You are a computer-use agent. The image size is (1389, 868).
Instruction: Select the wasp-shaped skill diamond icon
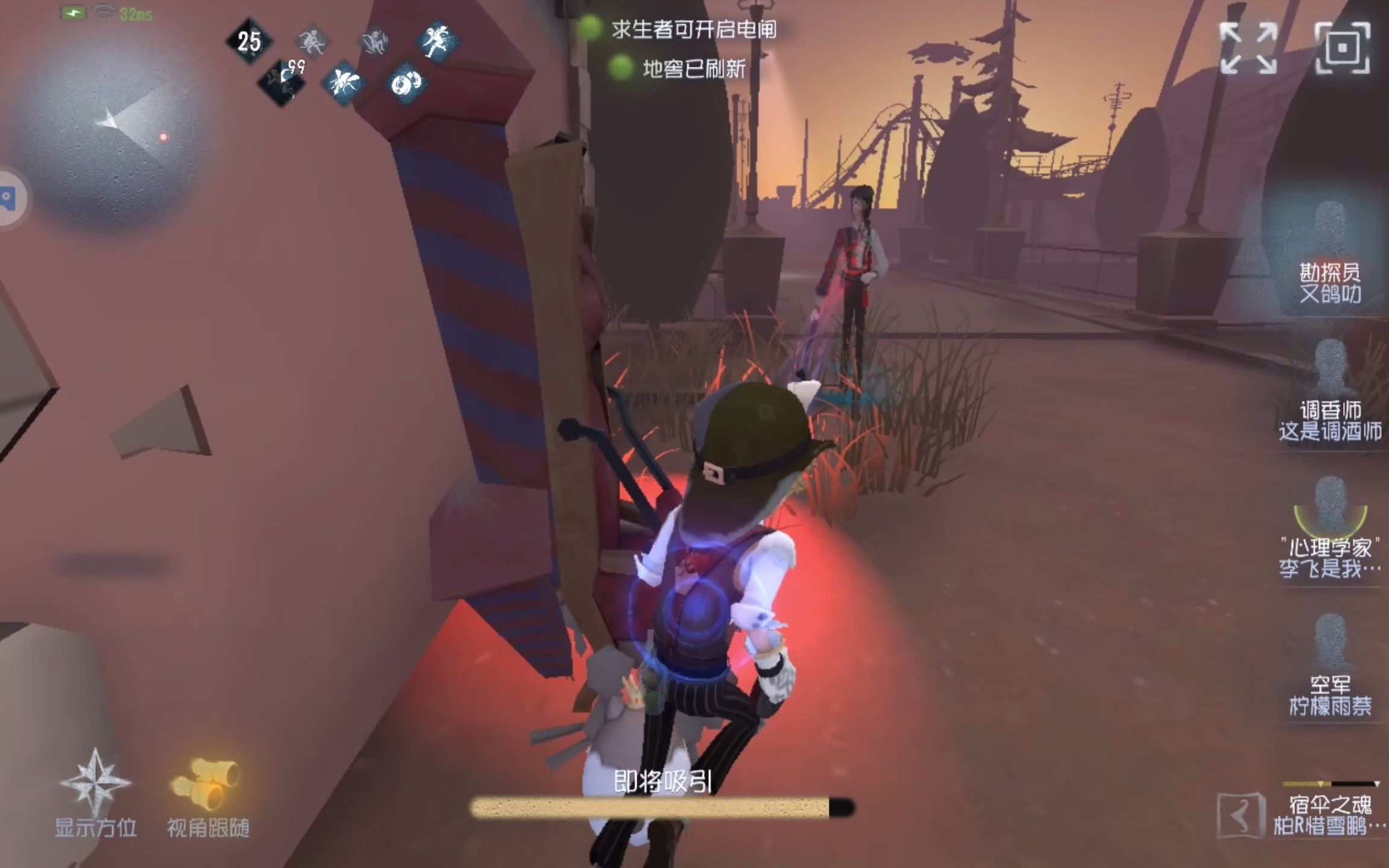342,84
